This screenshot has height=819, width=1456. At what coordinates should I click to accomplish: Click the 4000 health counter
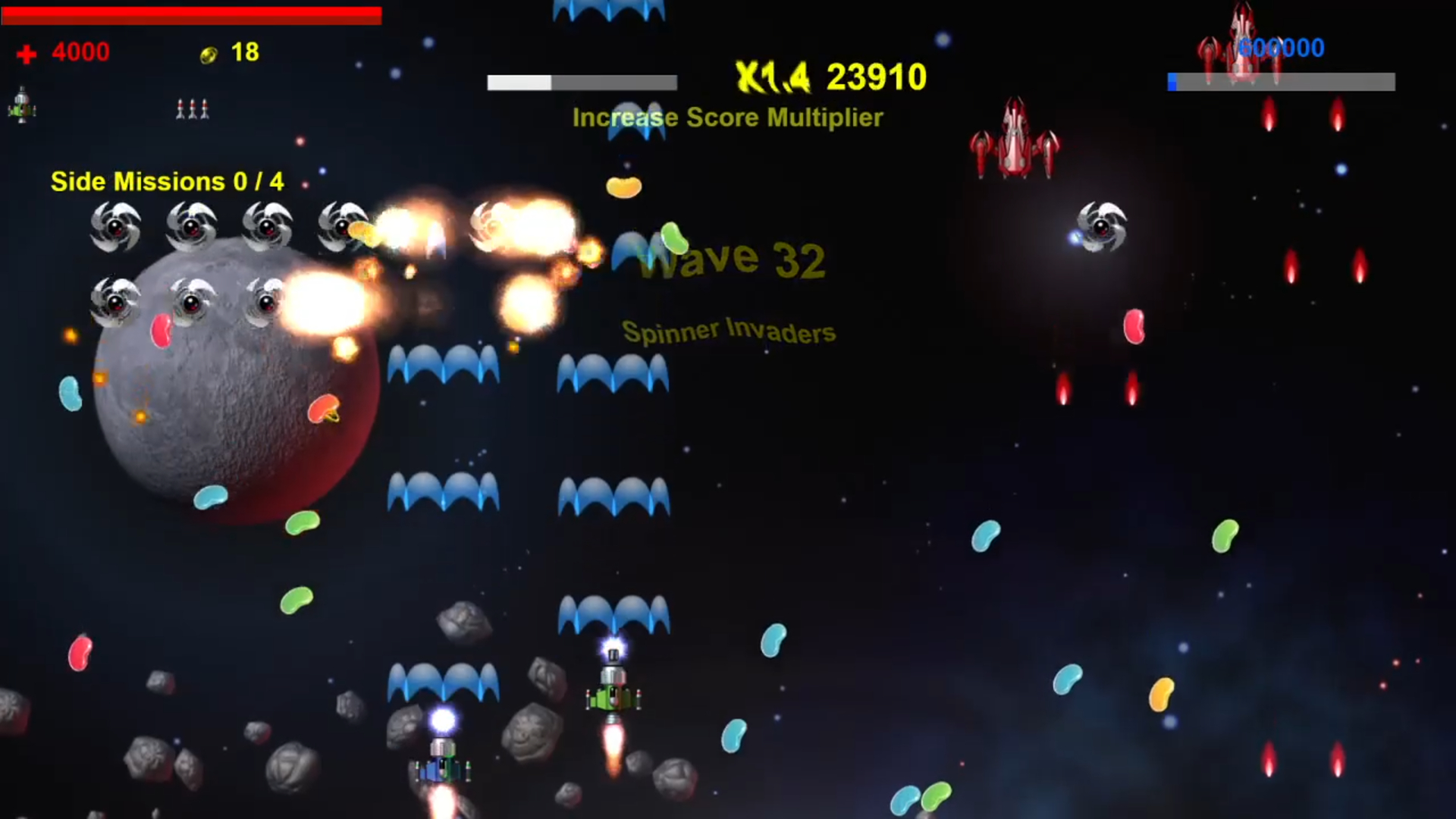click(x=80, y=52)
